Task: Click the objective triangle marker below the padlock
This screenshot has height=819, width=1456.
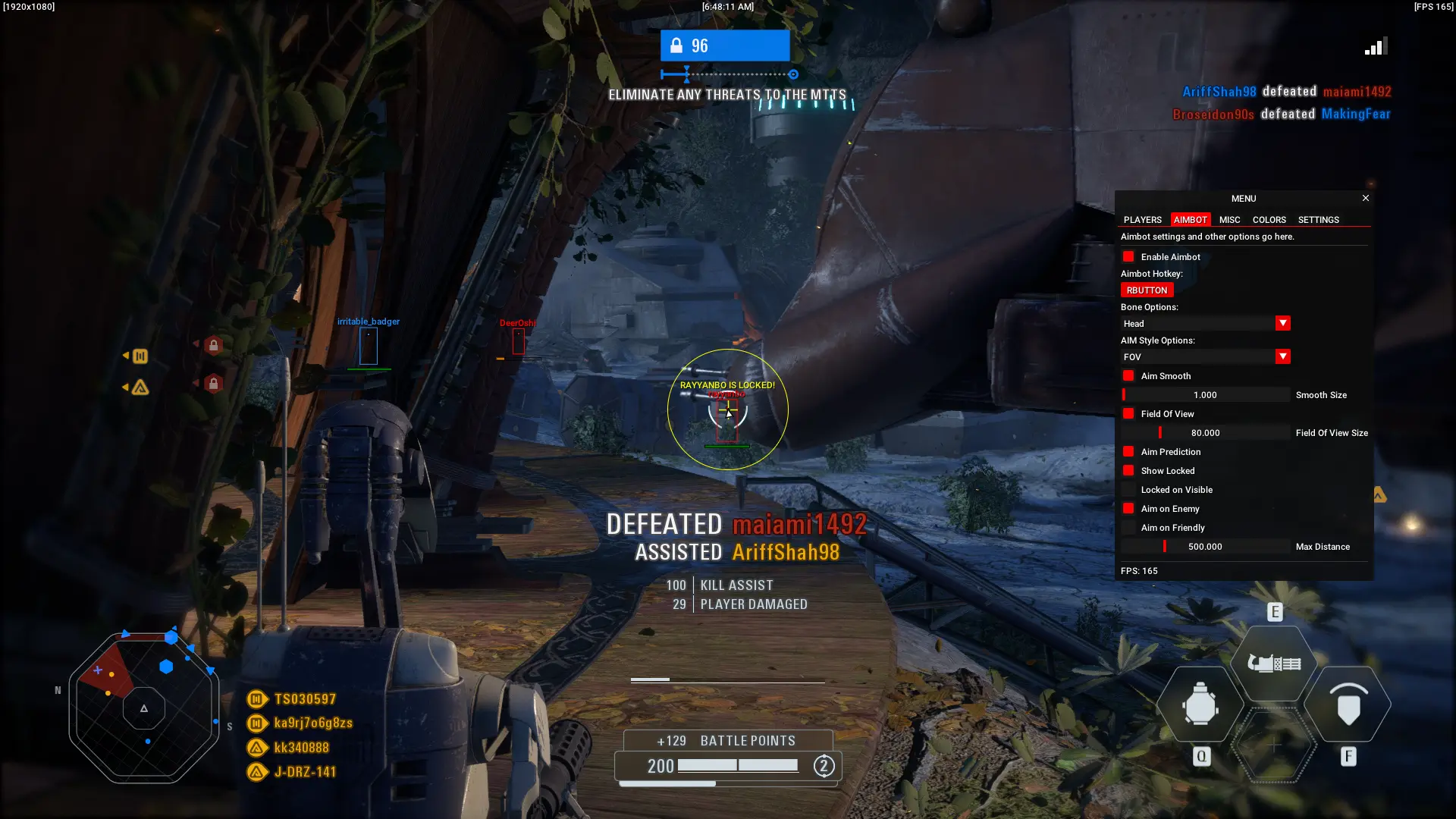Action: pyautogui.click(x=139, y=388)
